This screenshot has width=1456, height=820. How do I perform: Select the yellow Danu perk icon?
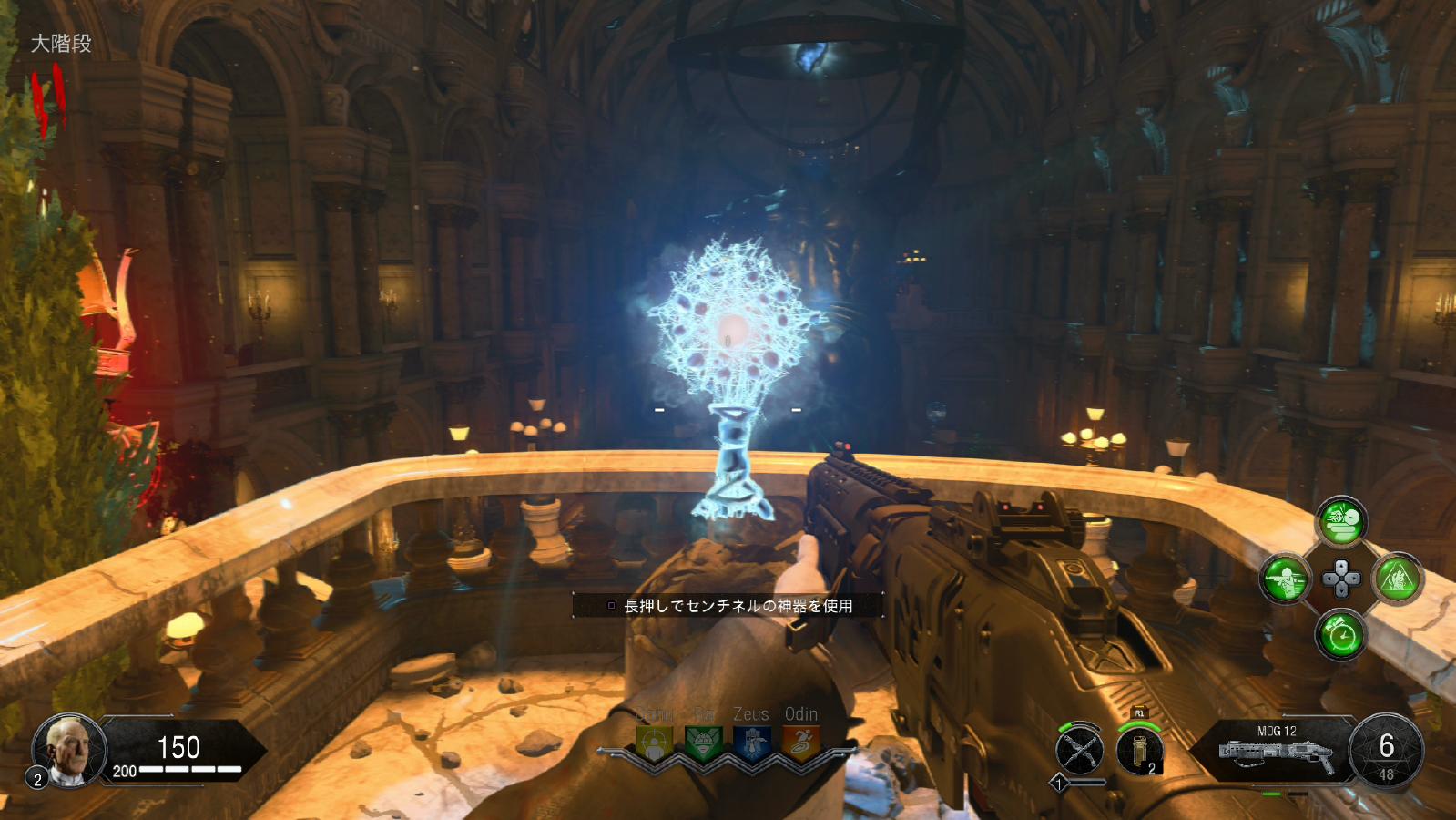click(654, 743)
